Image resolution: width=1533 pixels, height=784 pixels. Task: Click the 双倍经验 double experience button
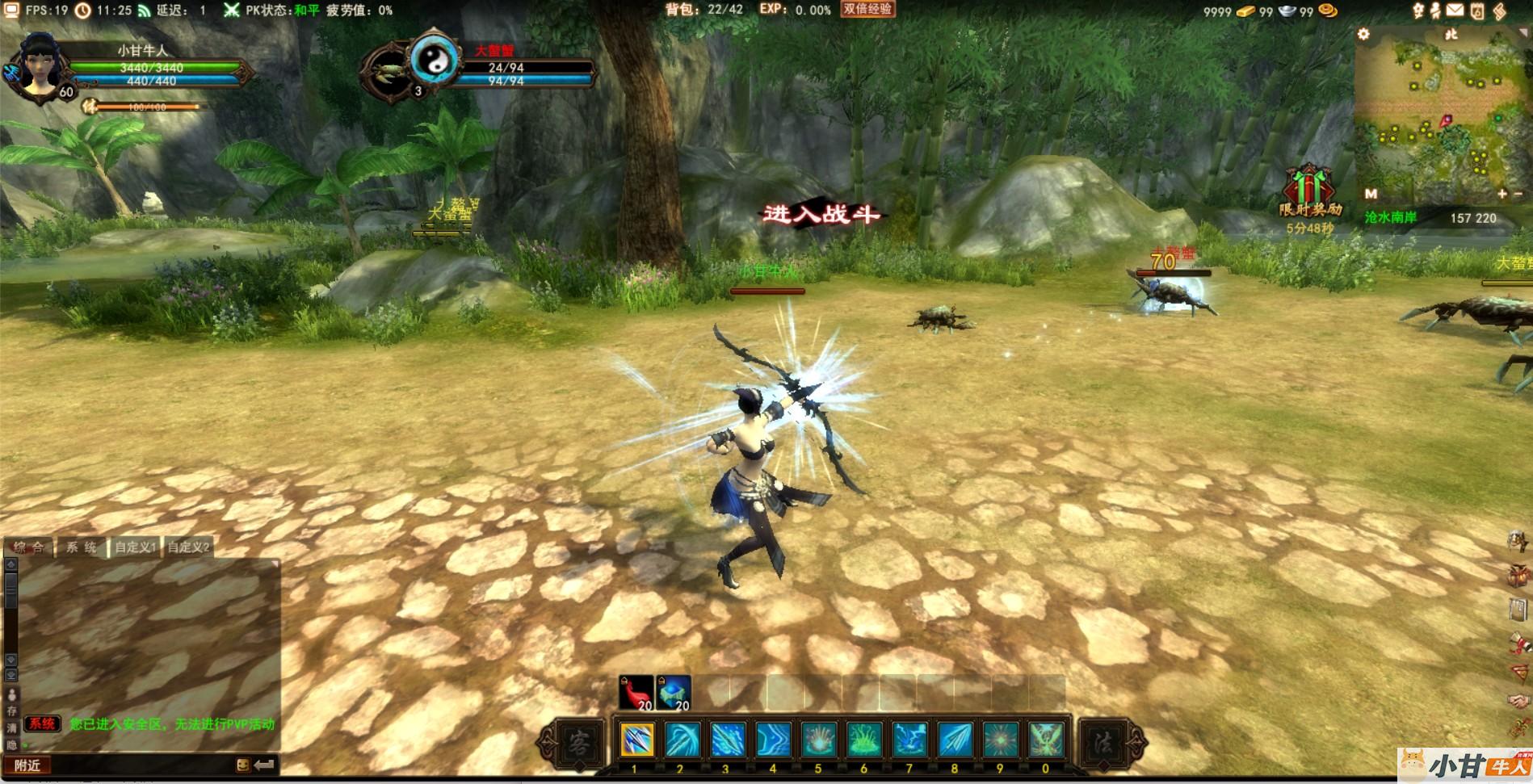[x=867, y=9]
